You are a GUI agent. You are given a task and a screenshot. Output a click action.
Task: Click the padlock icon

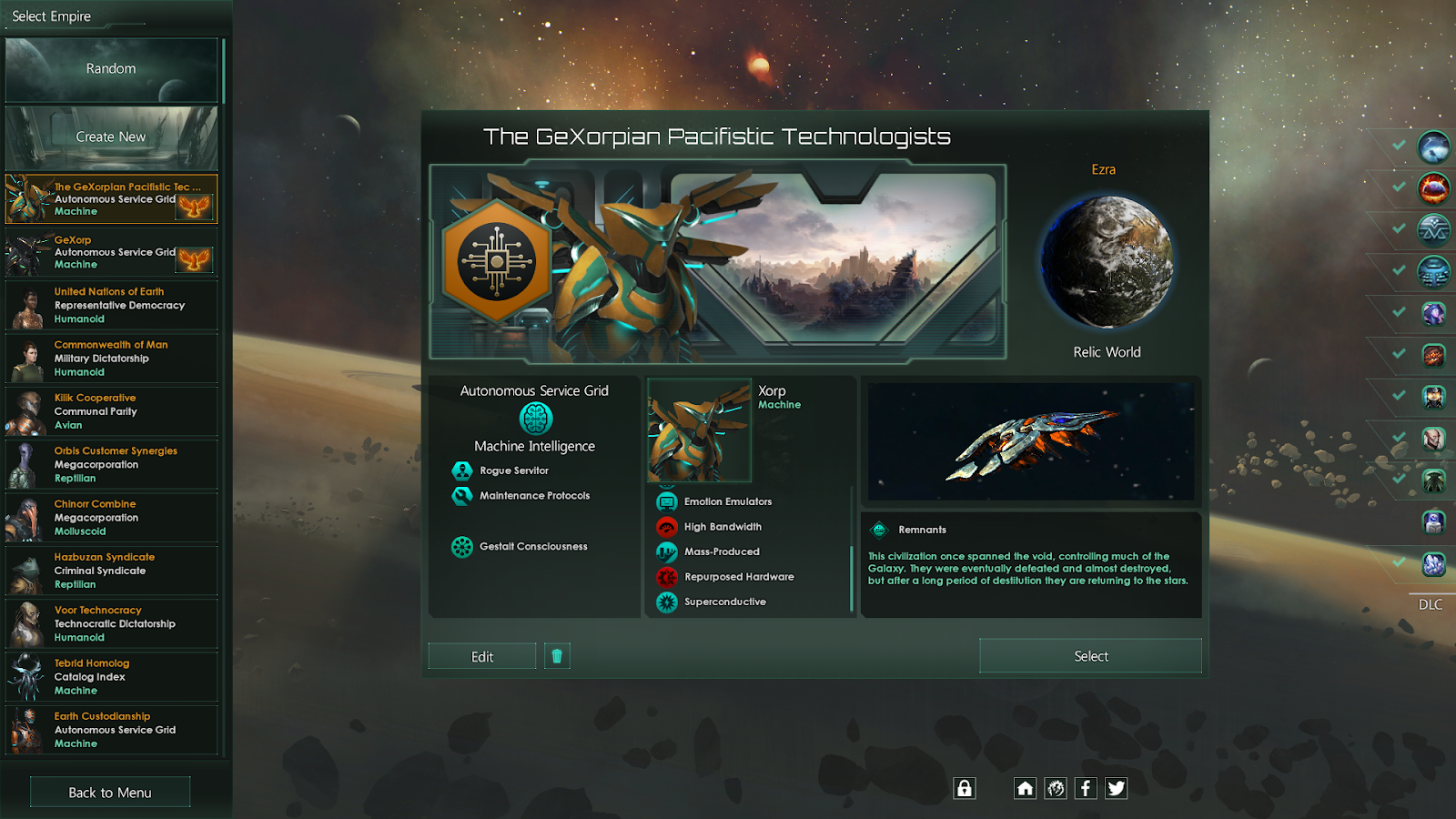coord(965,788)
